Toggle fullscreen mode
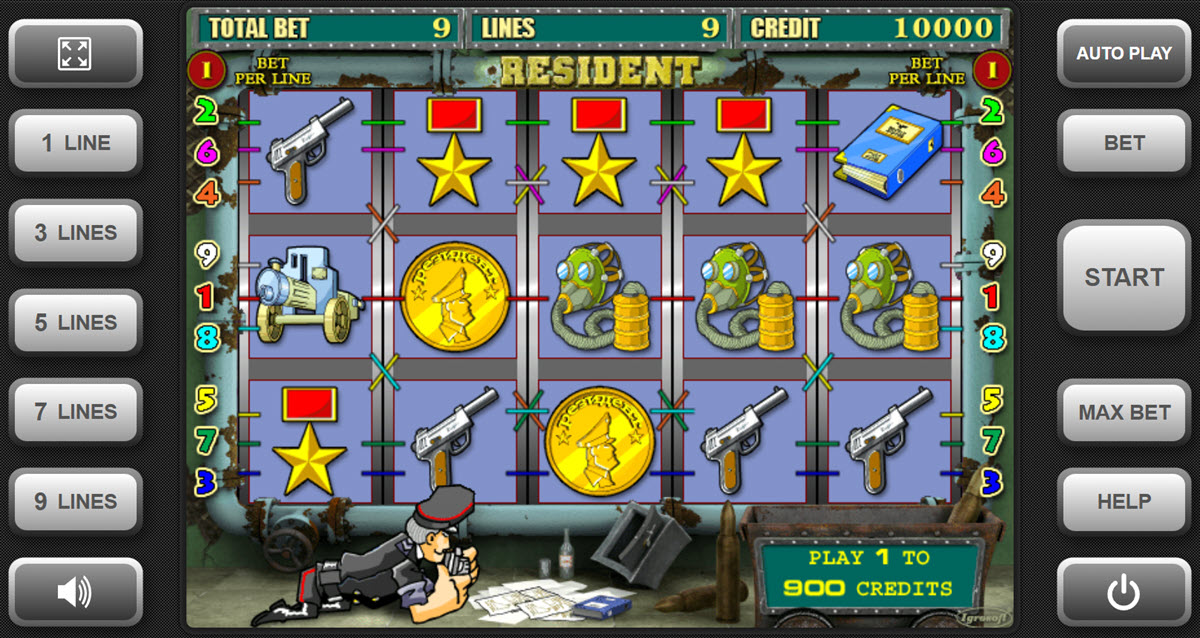This screenshot has width=1200, height=638. pos(75,54)
